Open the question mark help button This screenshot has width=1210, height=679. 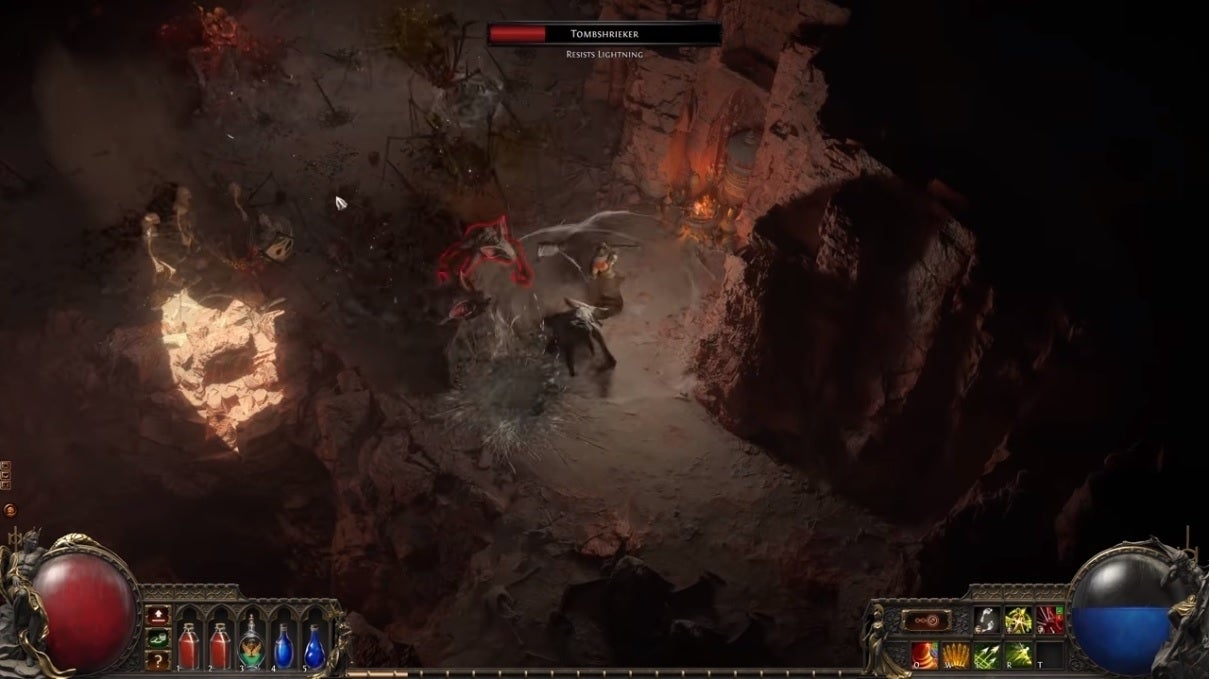(x=156, y=660)
